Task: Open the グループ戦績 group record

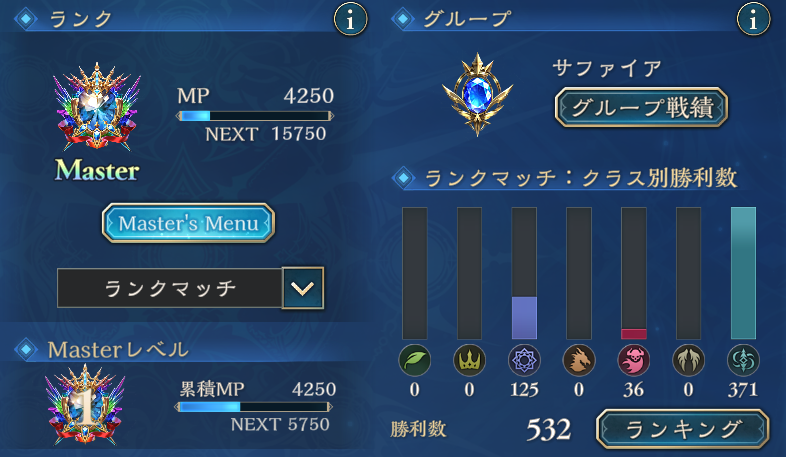Action: (x=641, y=107)
